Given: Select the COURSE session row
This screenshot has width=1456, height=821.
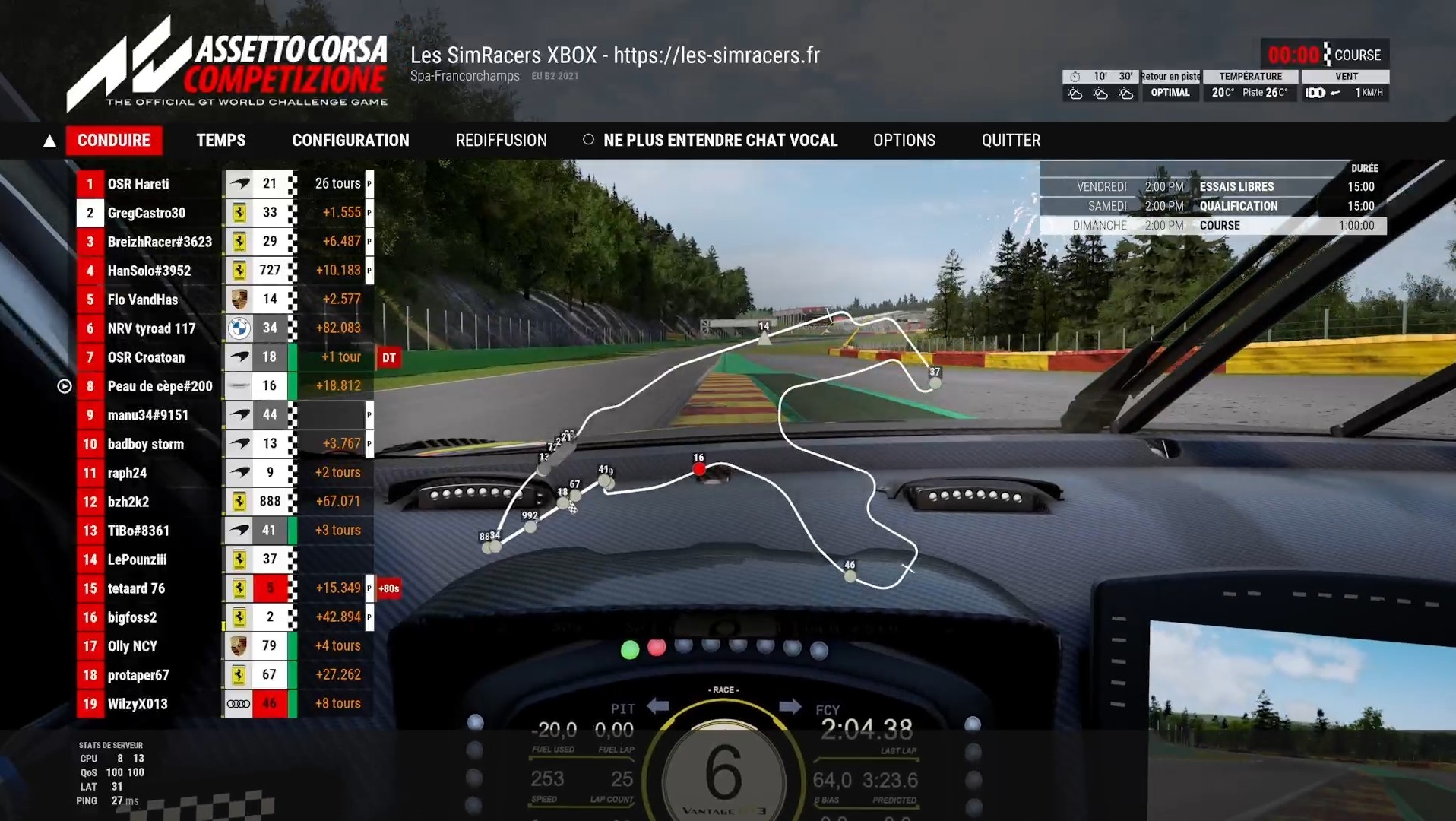Looking at the screenshot, I should 1213,226.
